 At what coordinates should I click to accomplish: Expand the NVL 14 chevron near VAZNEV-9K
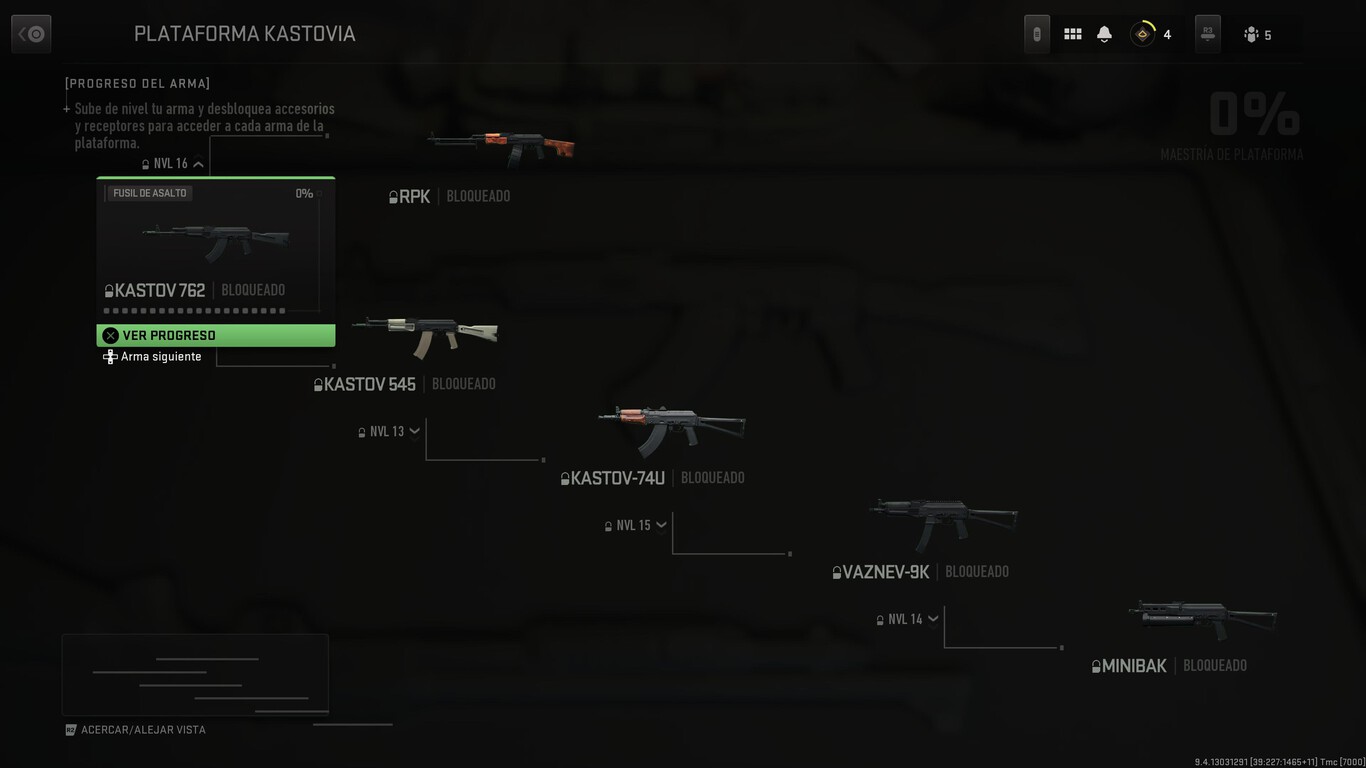tap(933, 618)
